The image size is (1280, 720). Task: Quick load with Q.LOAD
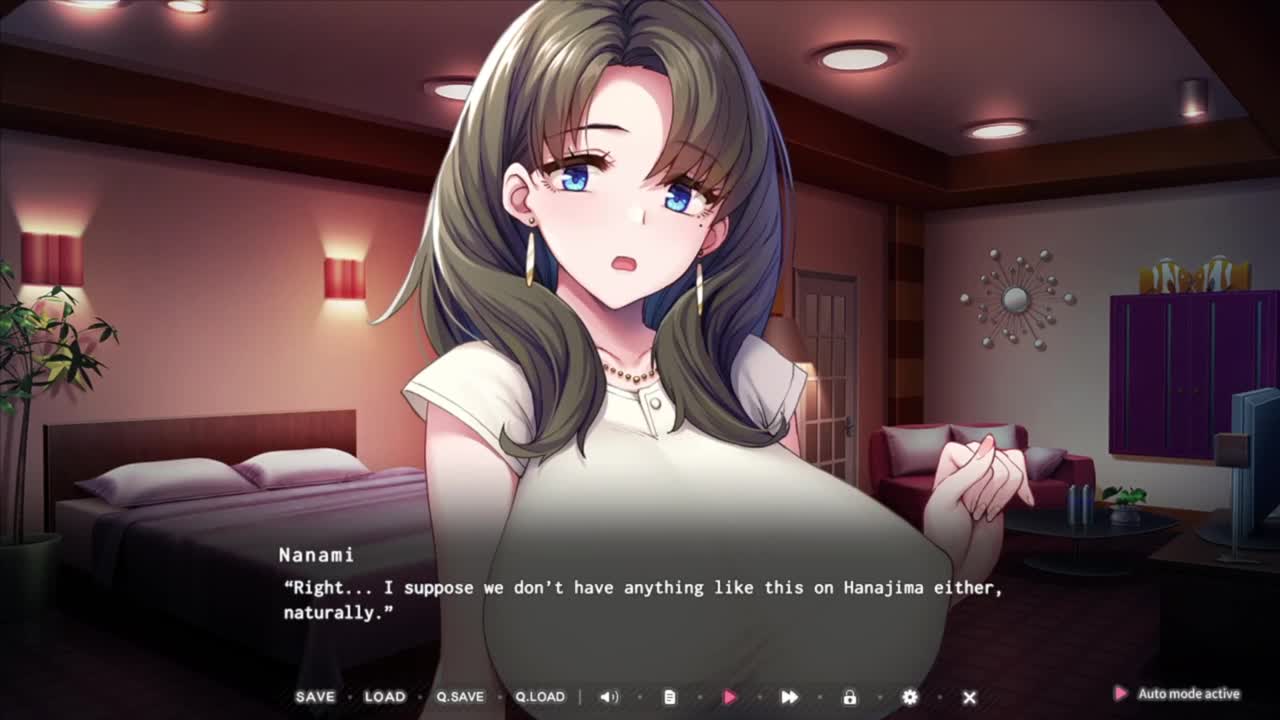540,697
